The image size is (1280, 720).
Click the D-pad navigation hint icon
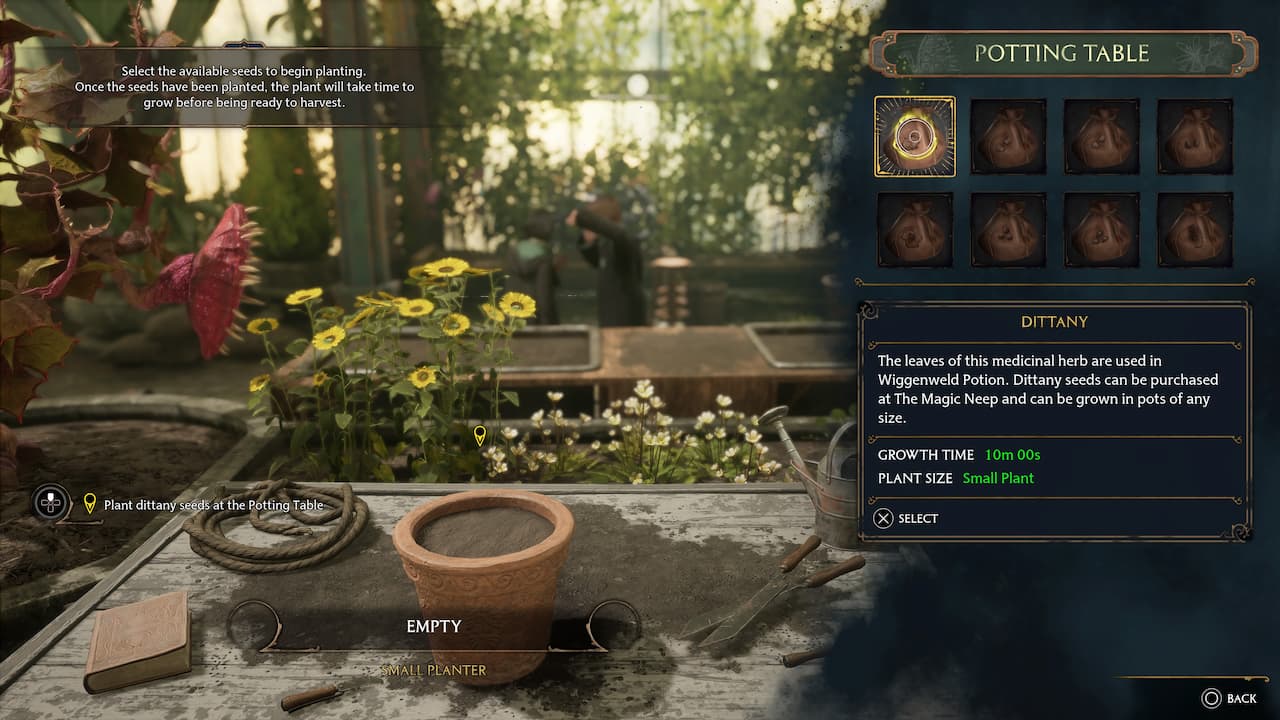tap(51, 504)
